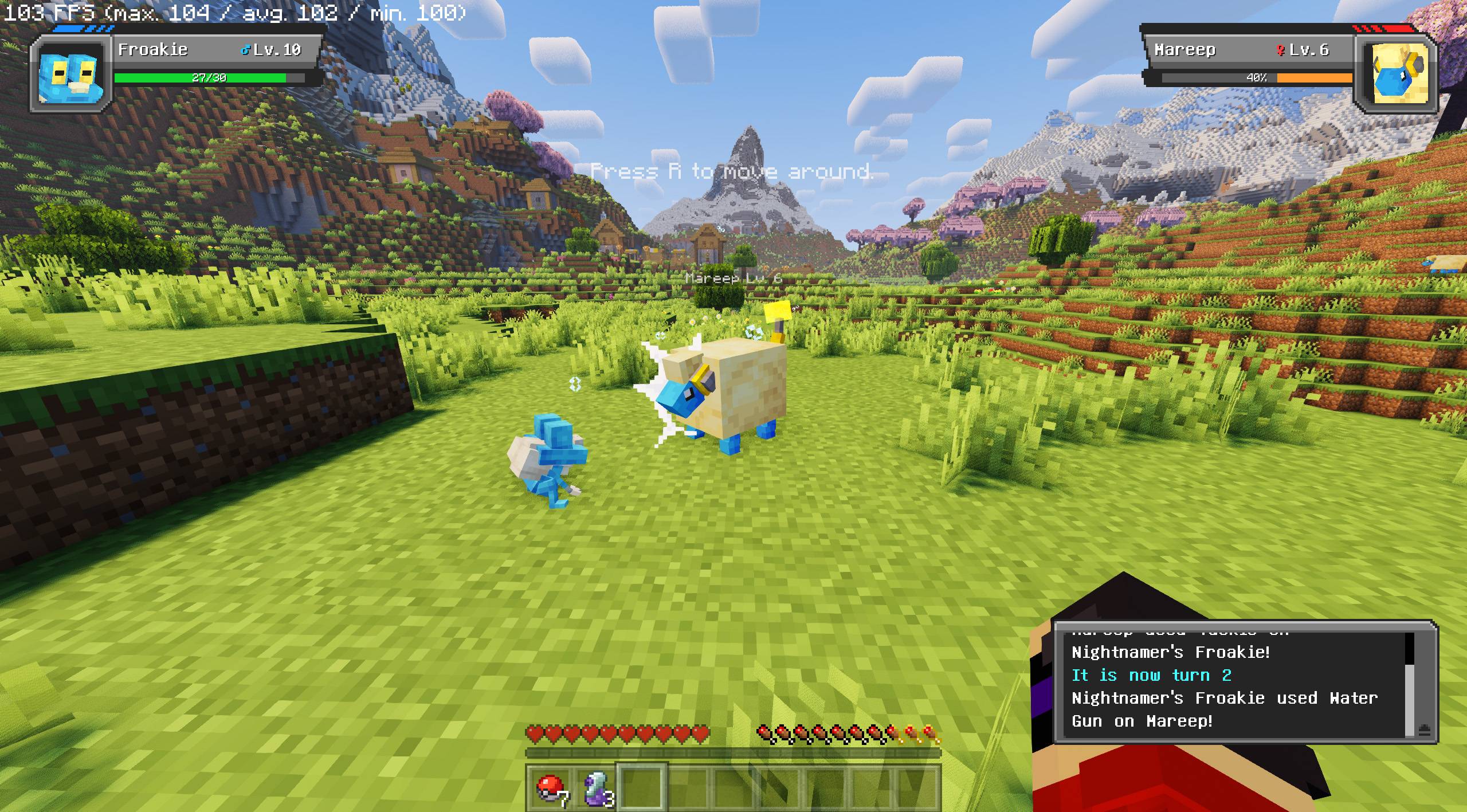Screen dimensions: 1467x812
Task: Click the first drumstick in the hunger bar
Action: pyautogui.click(x=763, y=731)
